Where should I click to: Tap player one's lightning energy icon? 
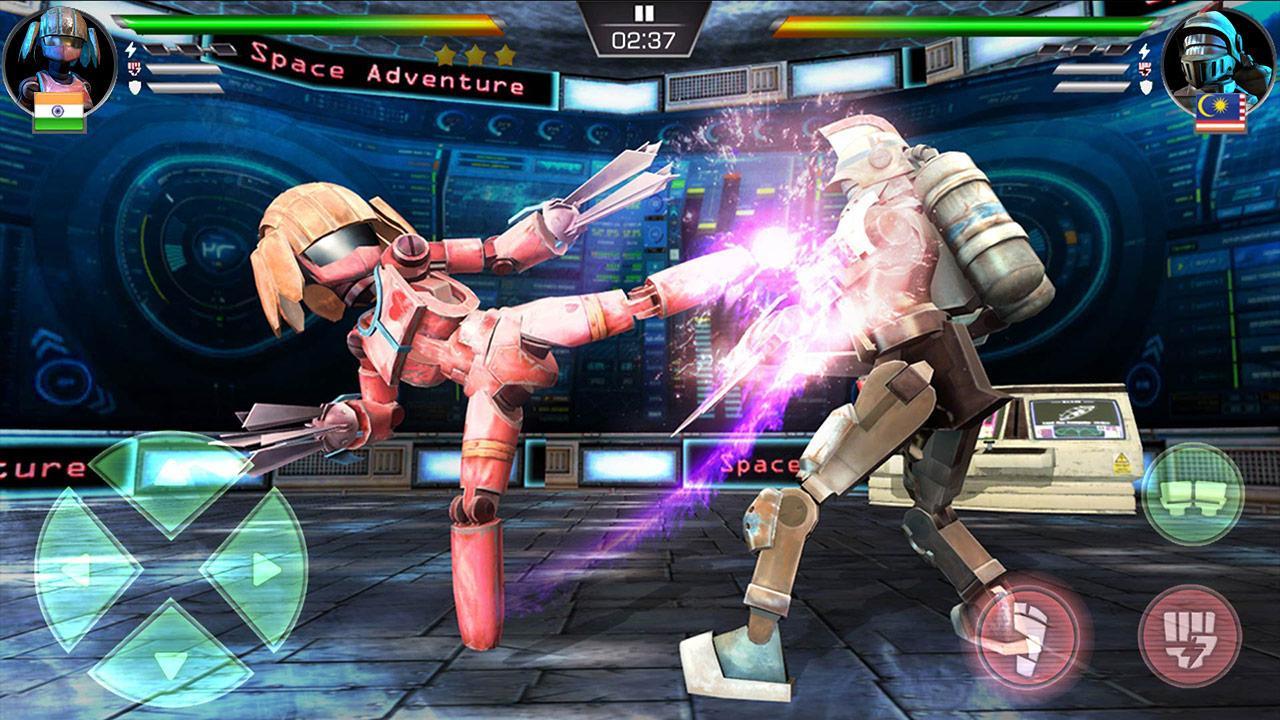click(131, 49)
